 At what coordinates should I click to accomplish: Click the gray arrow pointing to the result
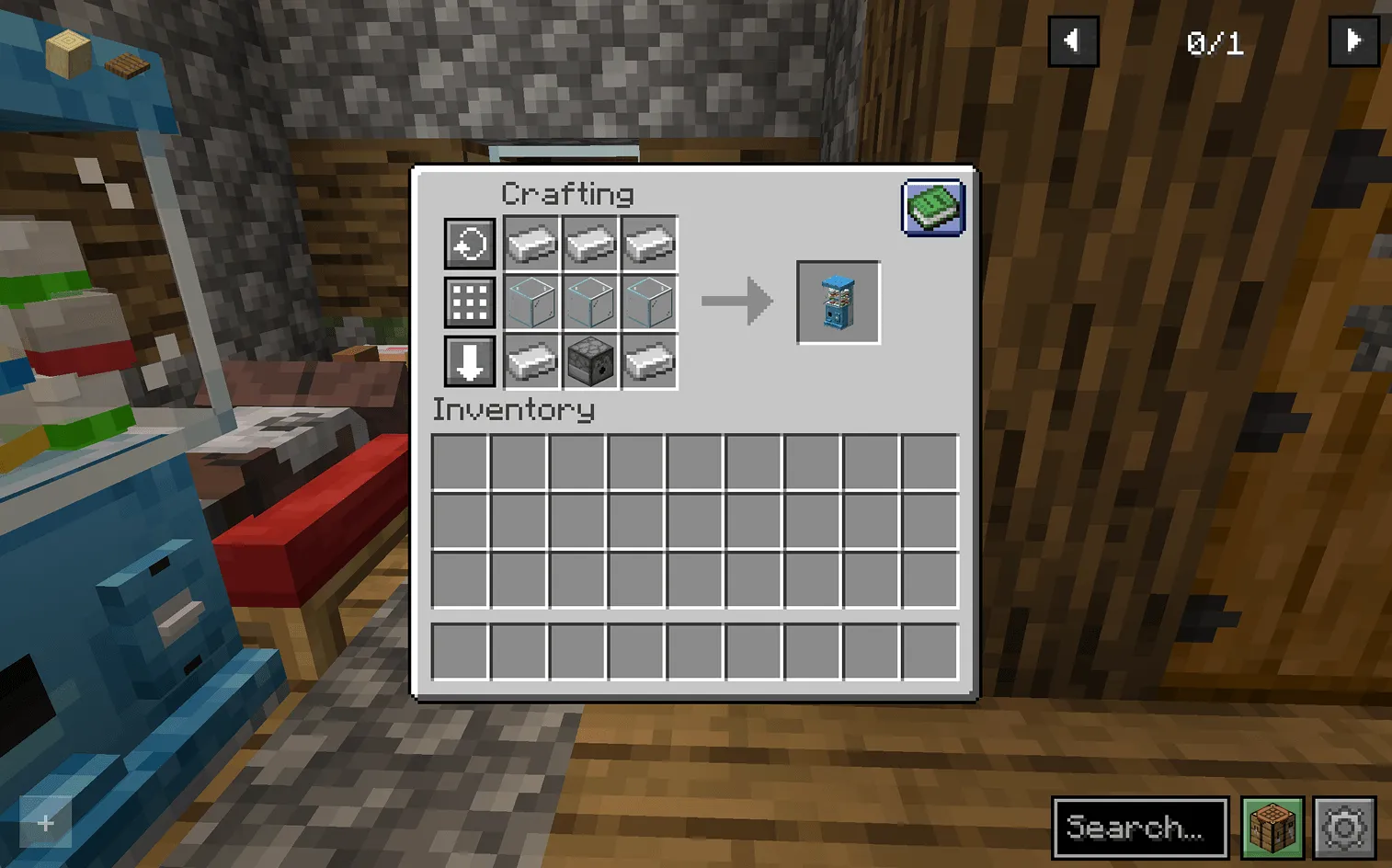[x=737, y=300]
